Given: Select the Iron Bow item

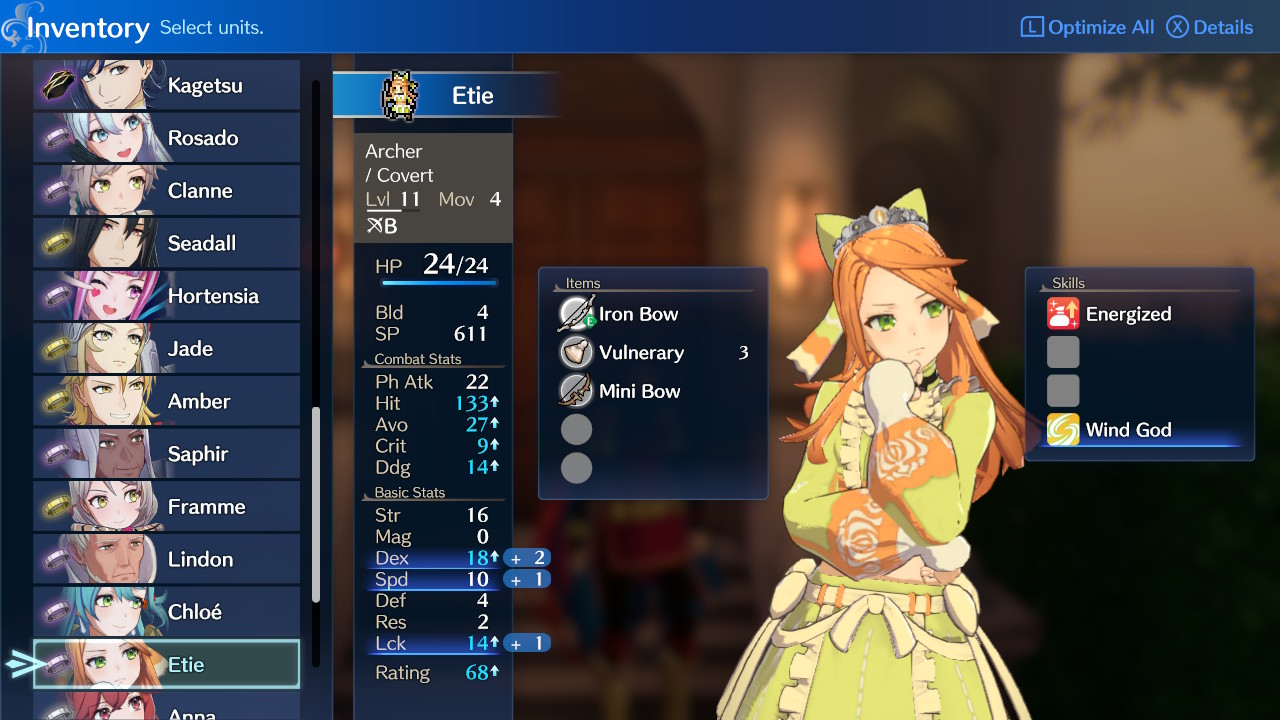Looking at the screenshot, I should coord(638,314).
